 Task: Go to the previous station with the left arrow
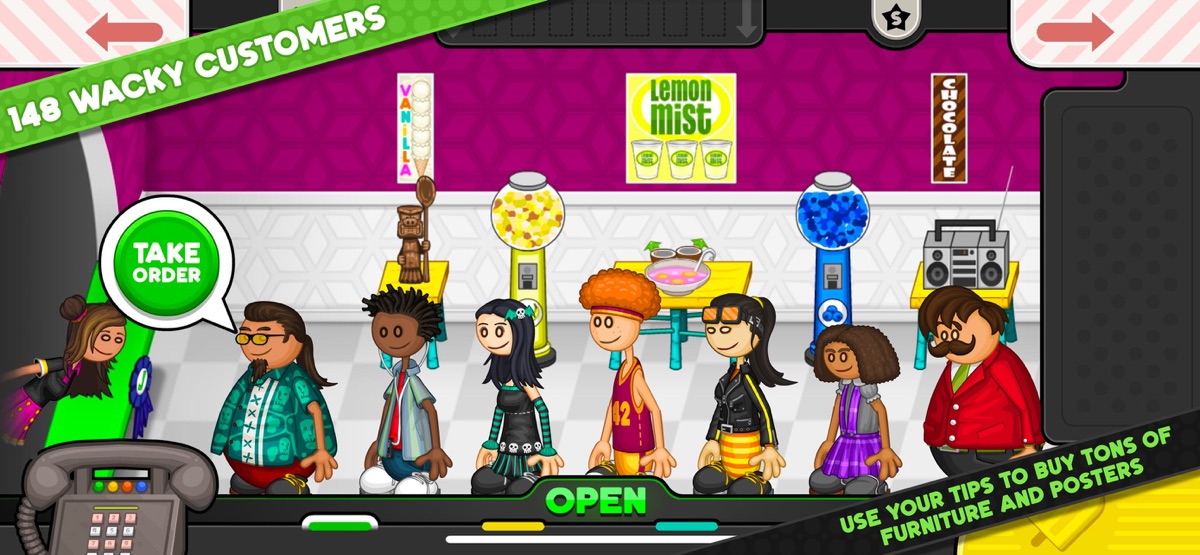[x=124, y=31]
